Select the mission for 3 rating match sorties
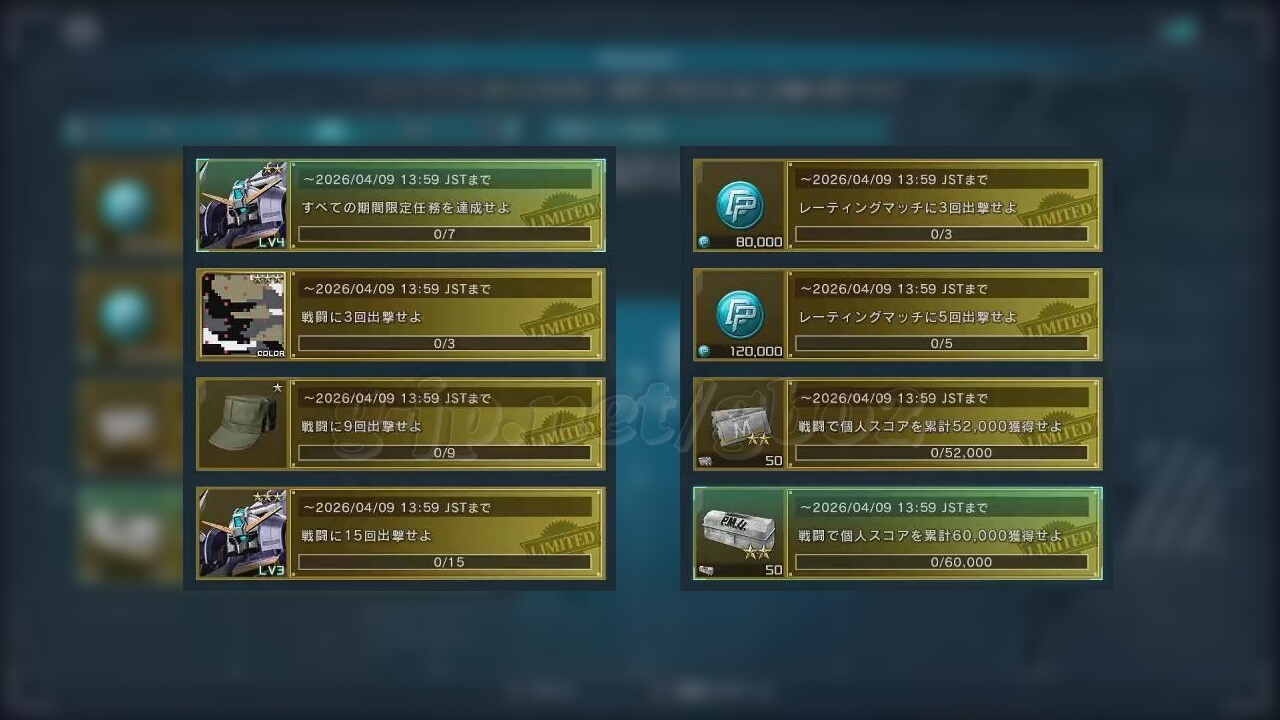The height and width of the screenshot is (720, 1280). pyautogui.click(x=942, y=206)
